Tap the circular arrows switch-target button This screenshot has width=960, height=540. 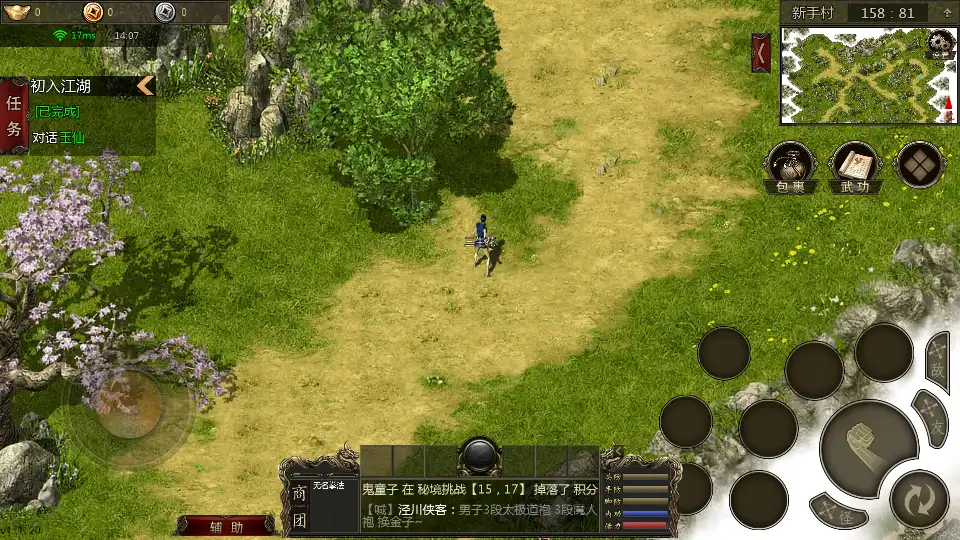917,498
